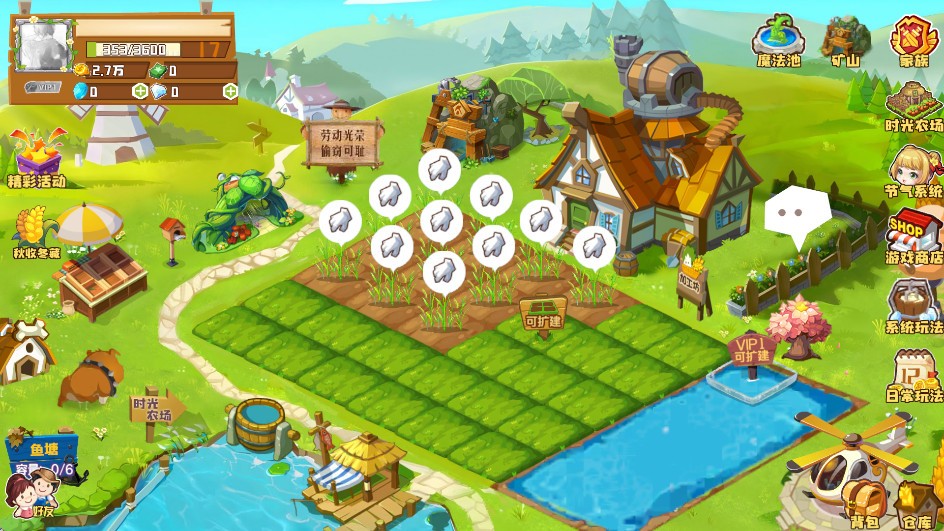The image size is (944, 531).
Task: Click the player avatar portrait
Action: 43,46
